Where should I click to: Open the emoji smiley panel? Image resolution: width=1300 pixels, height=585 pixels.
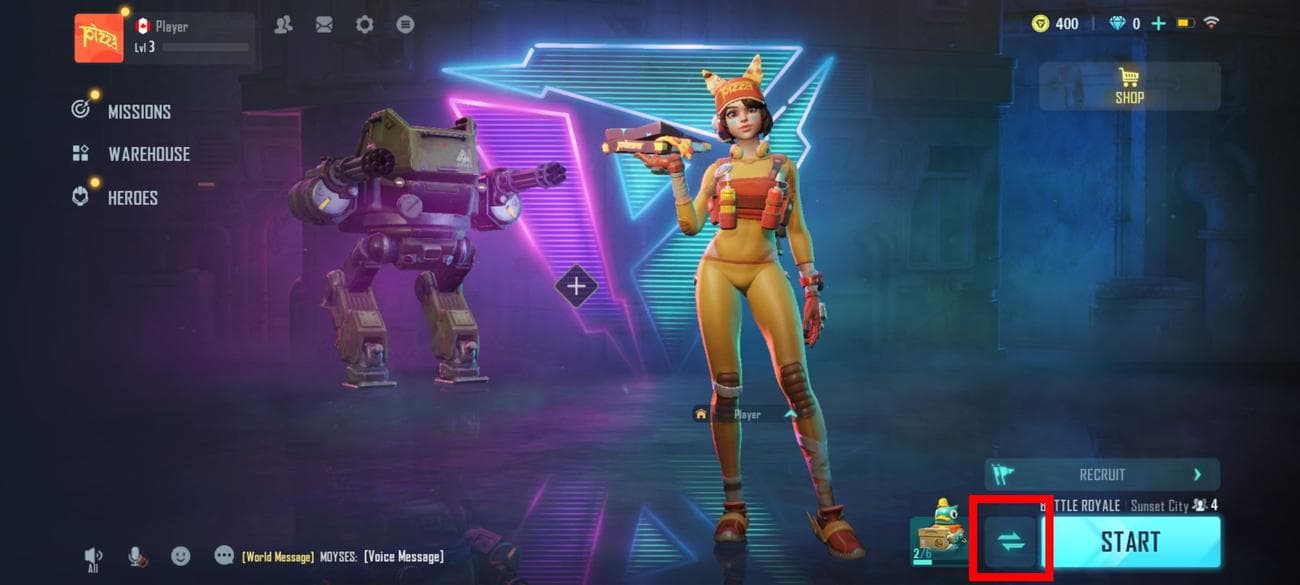[181, 555]
